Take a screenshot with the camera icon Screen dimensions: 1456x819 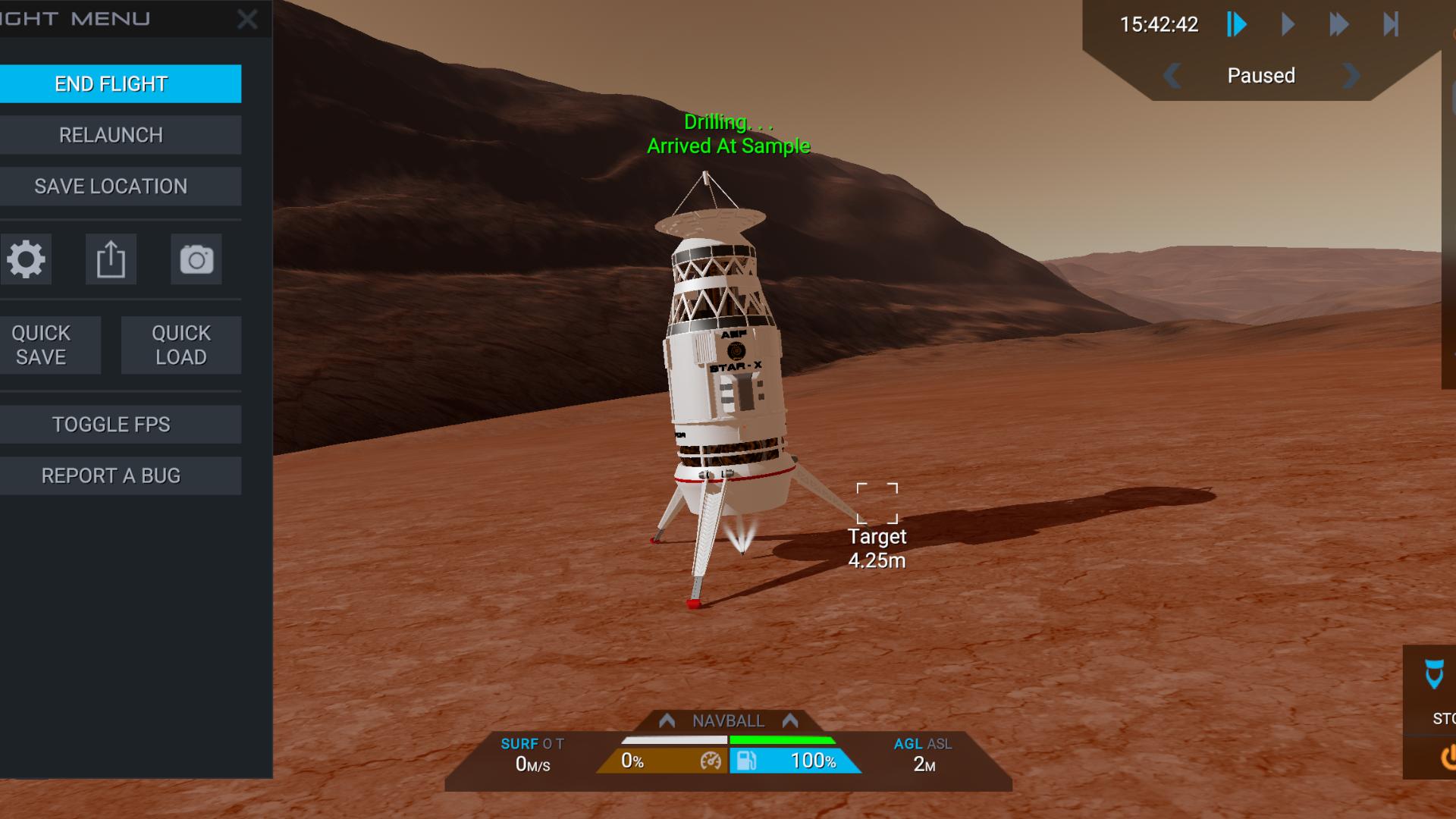[196, 259]
